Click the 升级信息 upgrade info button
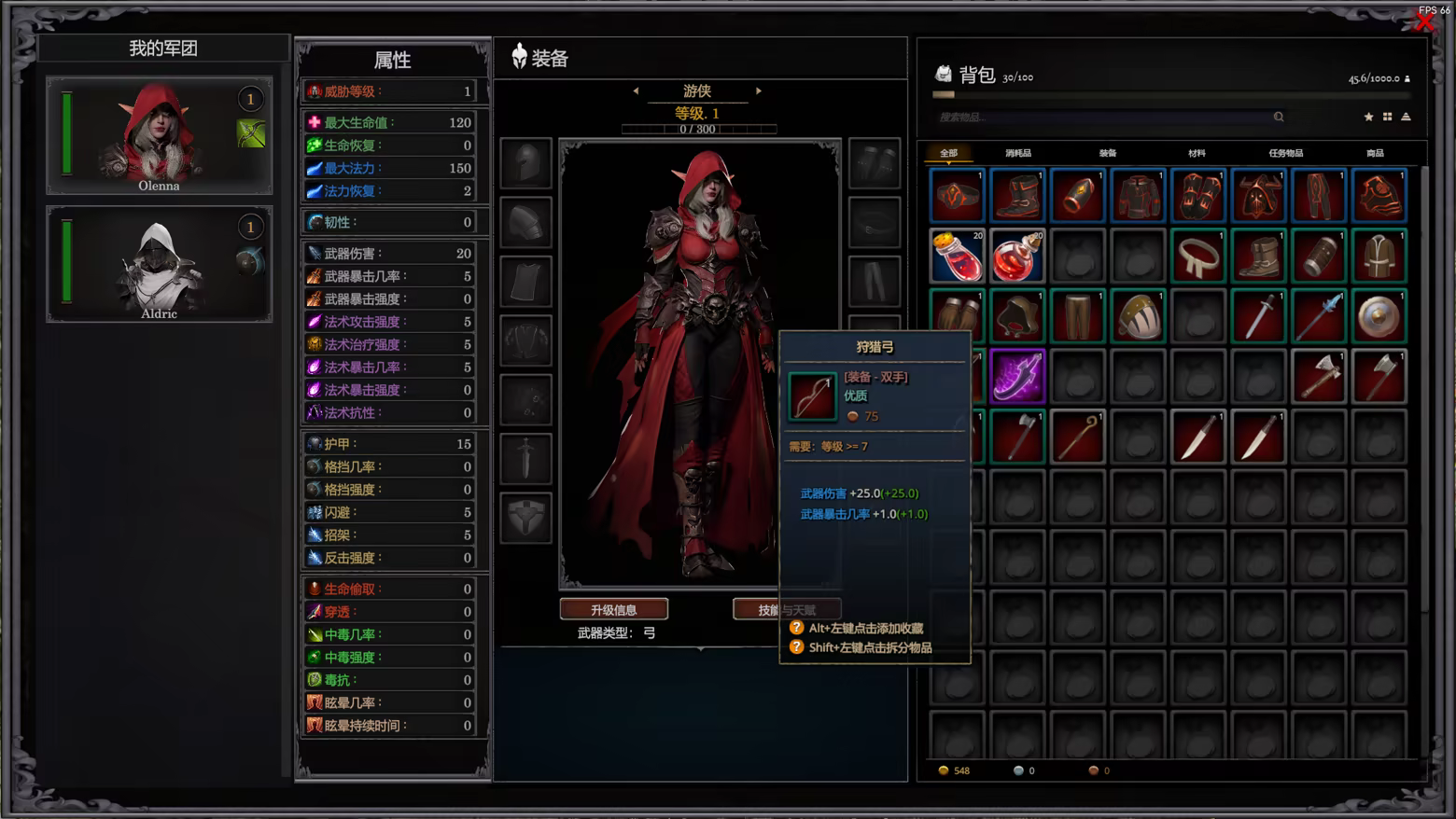Image resolution: width=1456 pixels, height=819 pixels. point(613,609)
